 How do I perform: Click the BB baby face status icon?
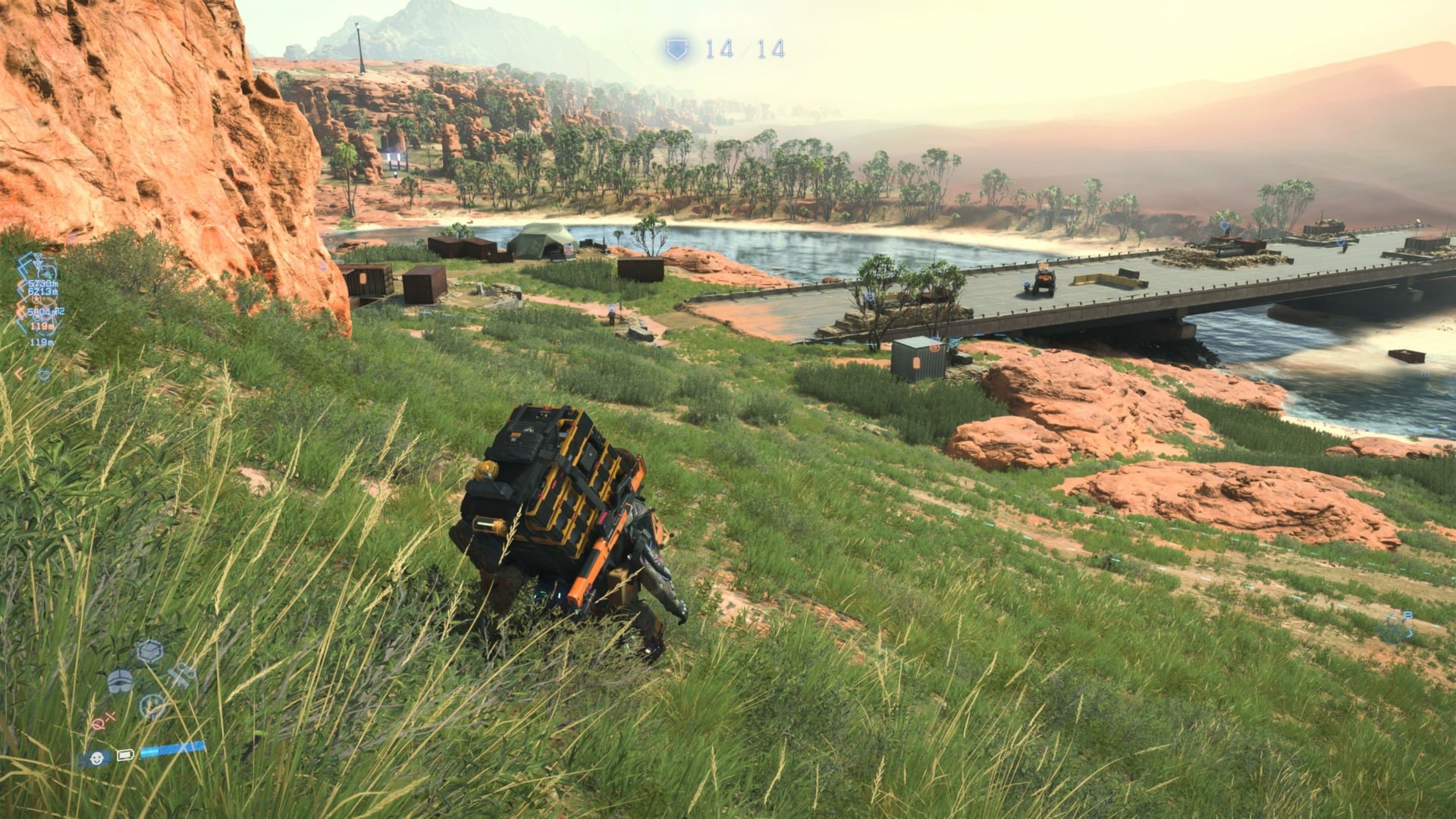96,758
